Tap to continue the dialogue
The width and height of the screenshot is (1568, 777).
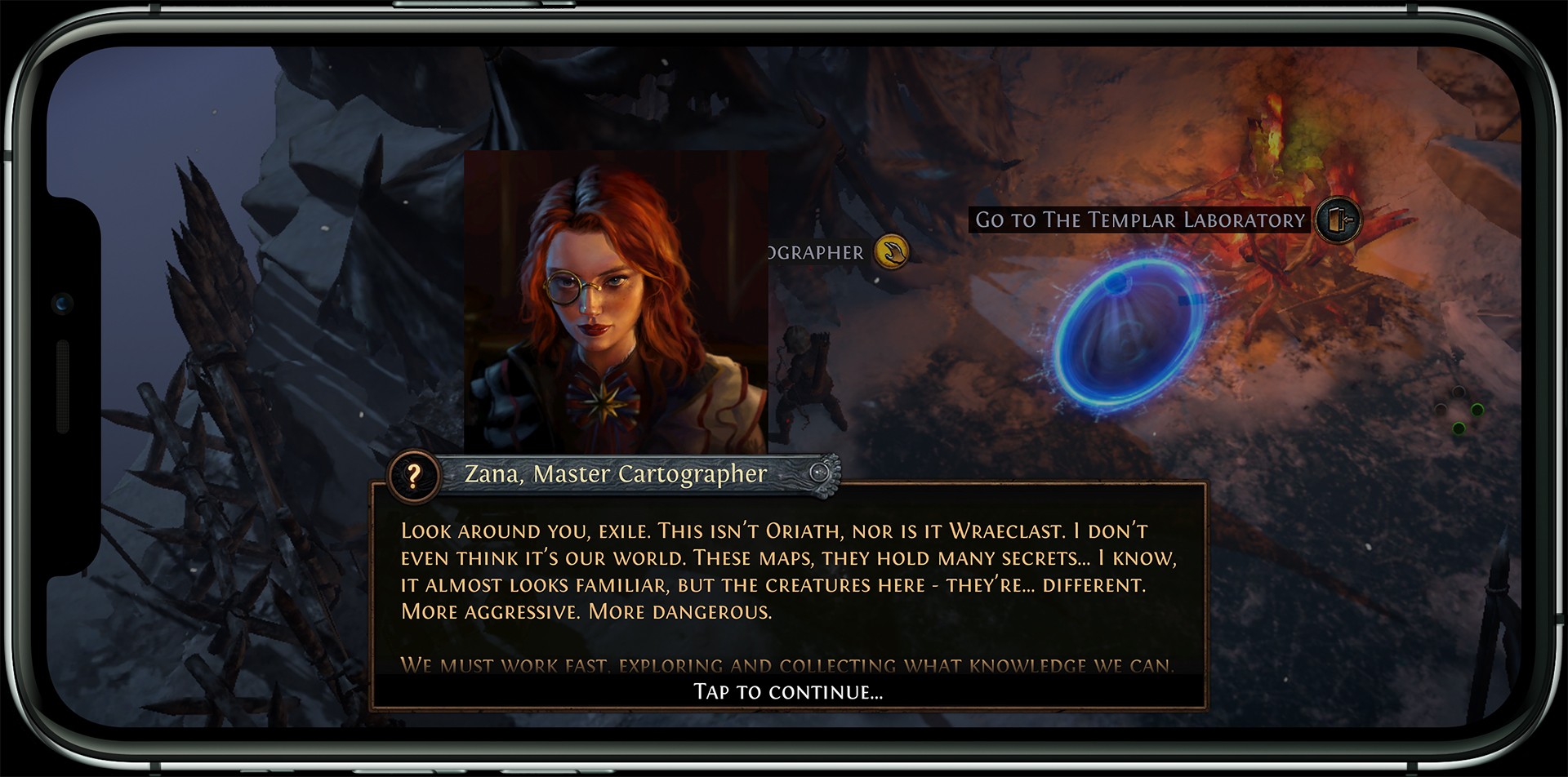pyautogui.click(x=788, y=692)
